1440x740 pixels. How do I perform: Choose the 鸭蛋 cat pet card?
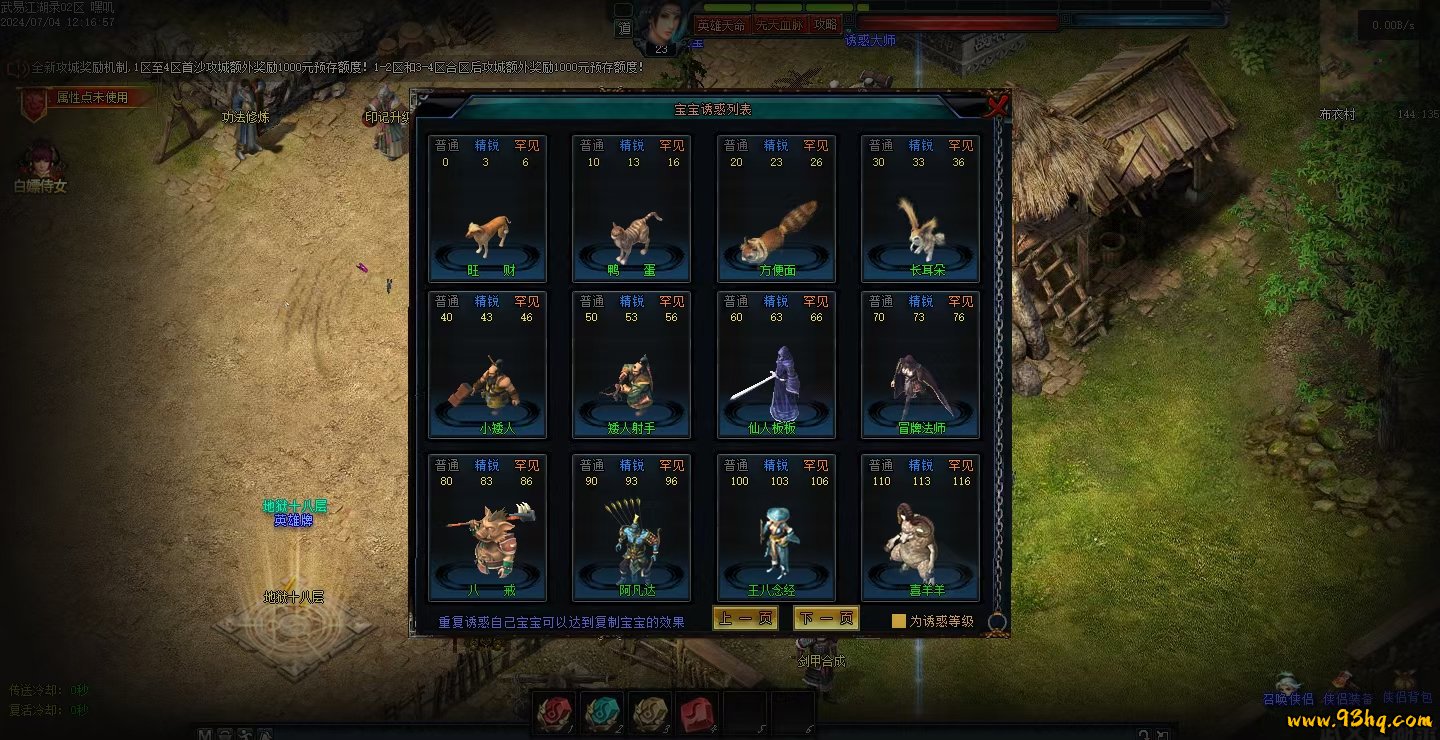(632, 208)
